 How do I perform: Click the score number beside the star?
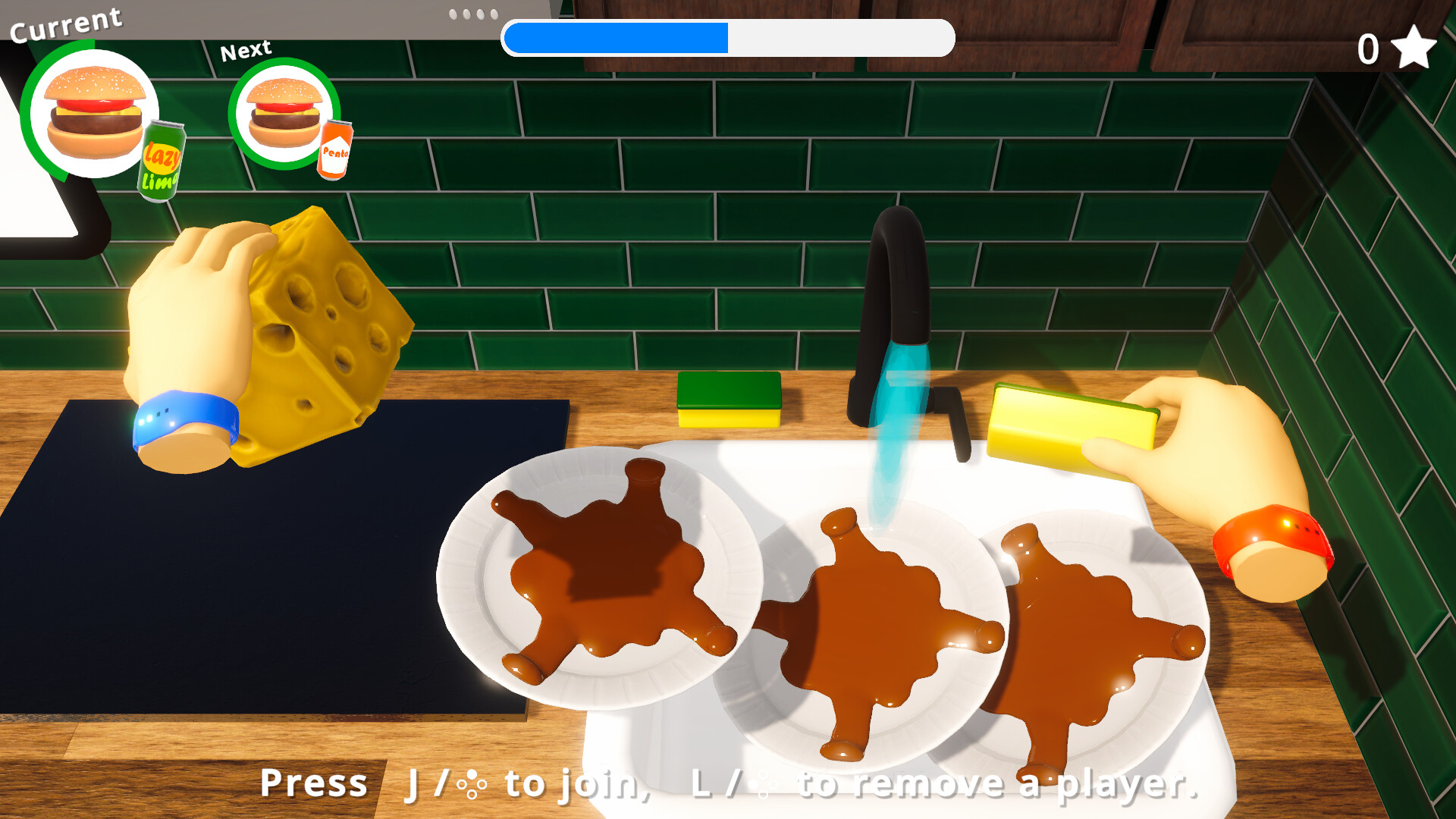point(1370,48)
